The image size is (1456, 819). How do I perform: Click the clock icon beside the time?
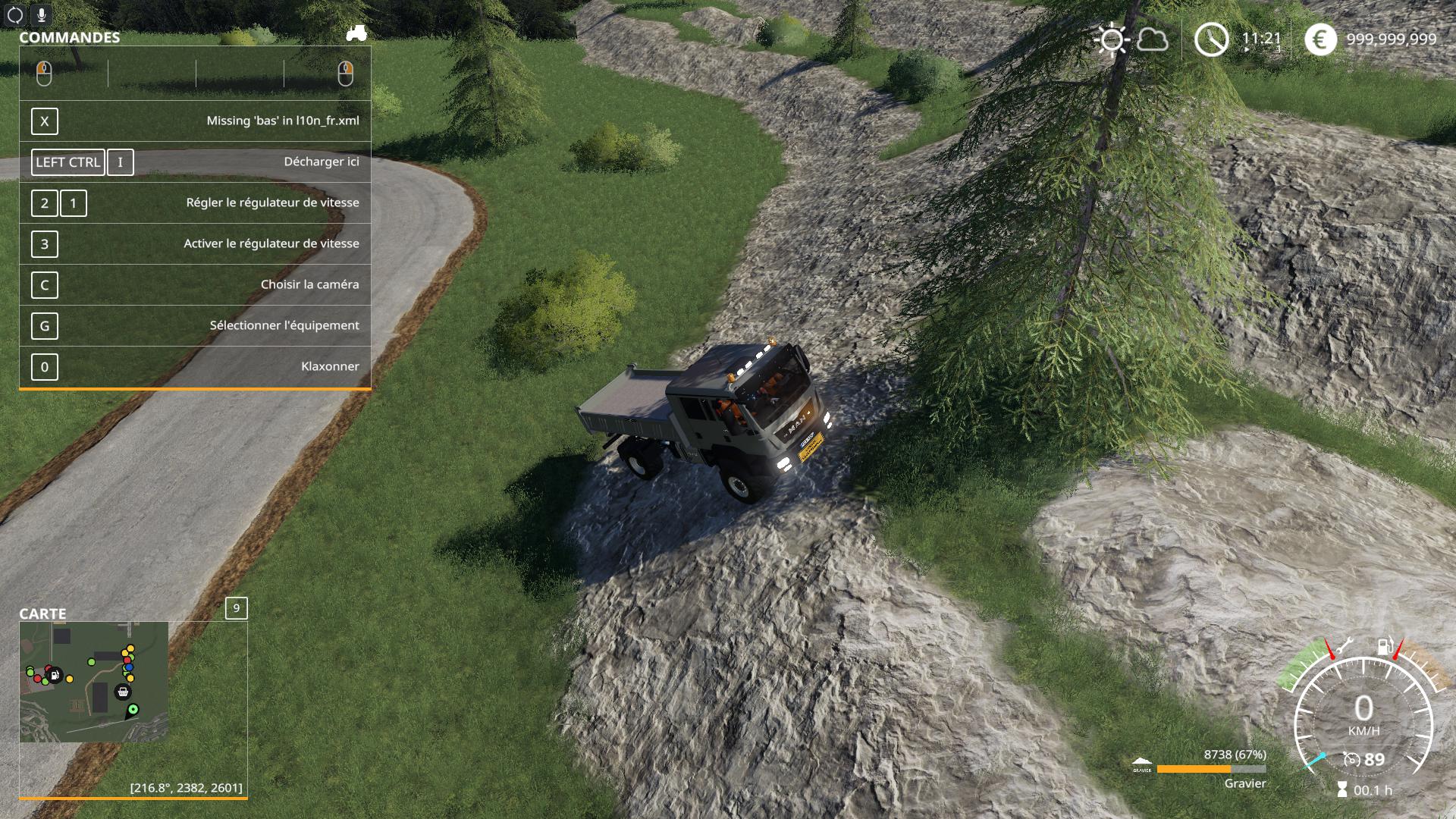(x=1211, y=39)
